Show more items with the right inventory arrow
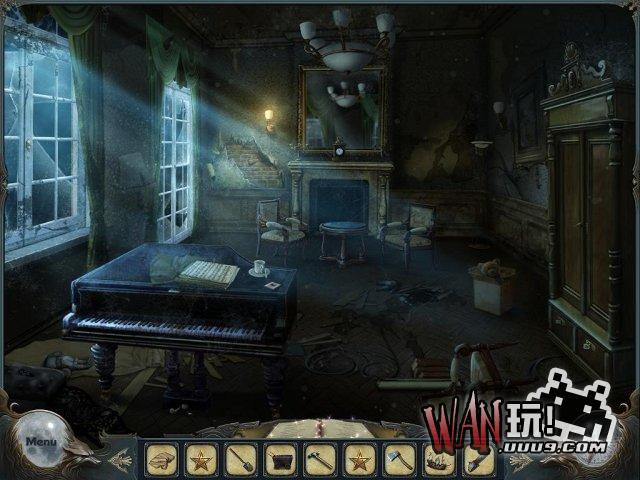The width and height of the screenshot is (640, 480). pyautogui.click(x=517, y=460)
